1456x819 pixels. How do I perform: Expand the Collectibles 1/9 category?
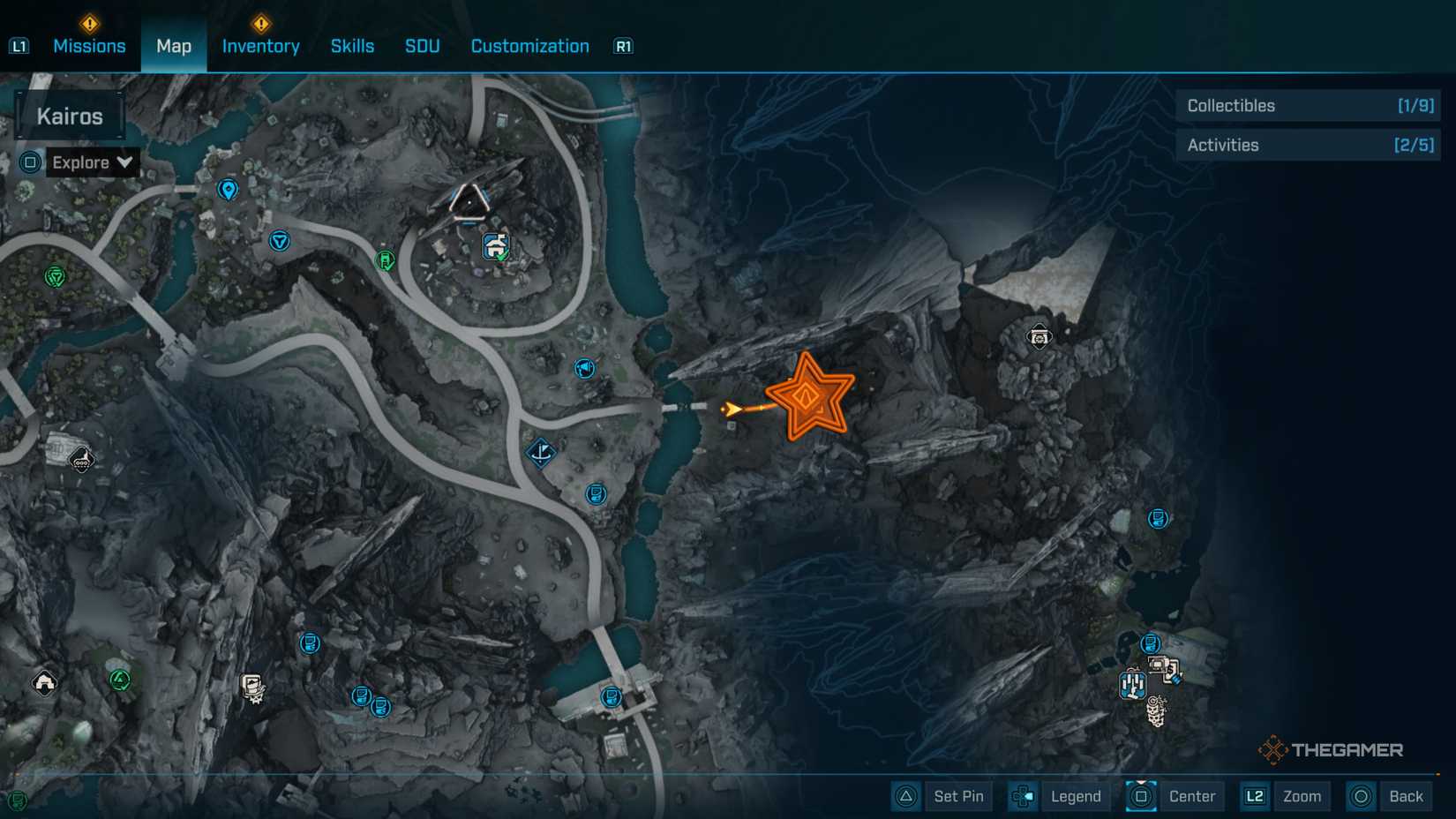1308,105
